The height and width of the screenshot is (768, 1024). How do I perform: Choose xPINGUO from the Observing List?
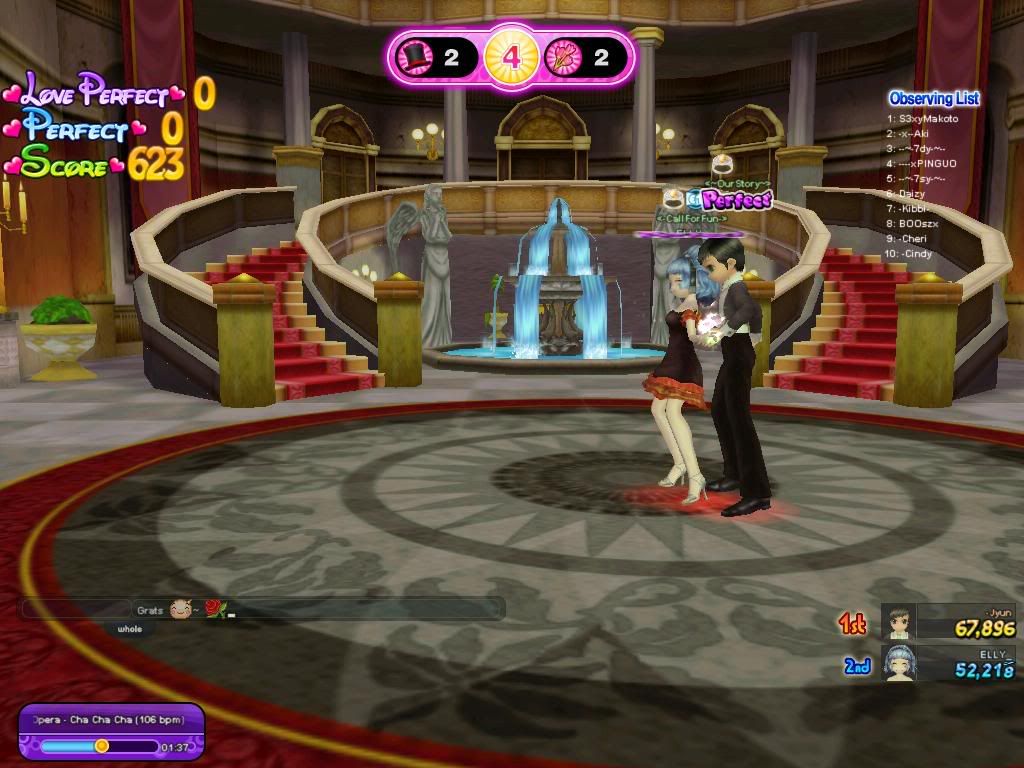coord(927,163)
